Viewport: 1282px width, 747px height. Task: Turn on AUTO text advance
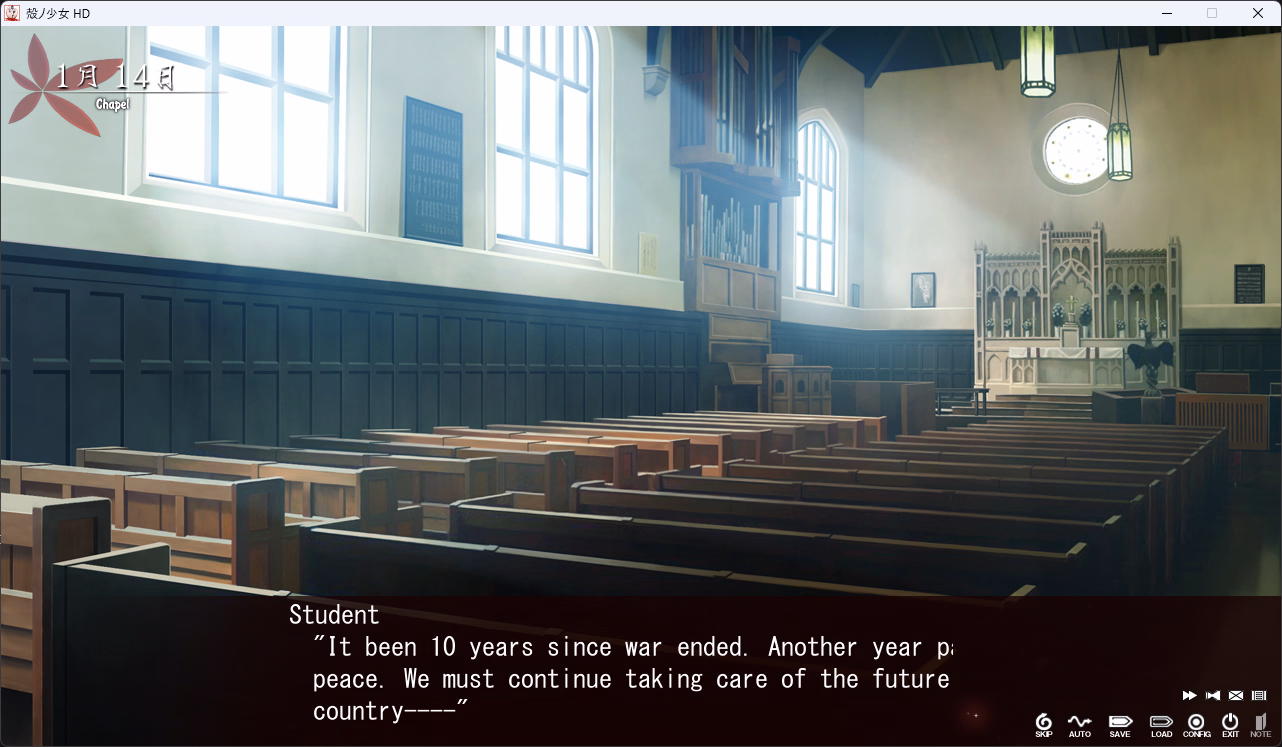pyautogui.click(x=1079, y=724)
